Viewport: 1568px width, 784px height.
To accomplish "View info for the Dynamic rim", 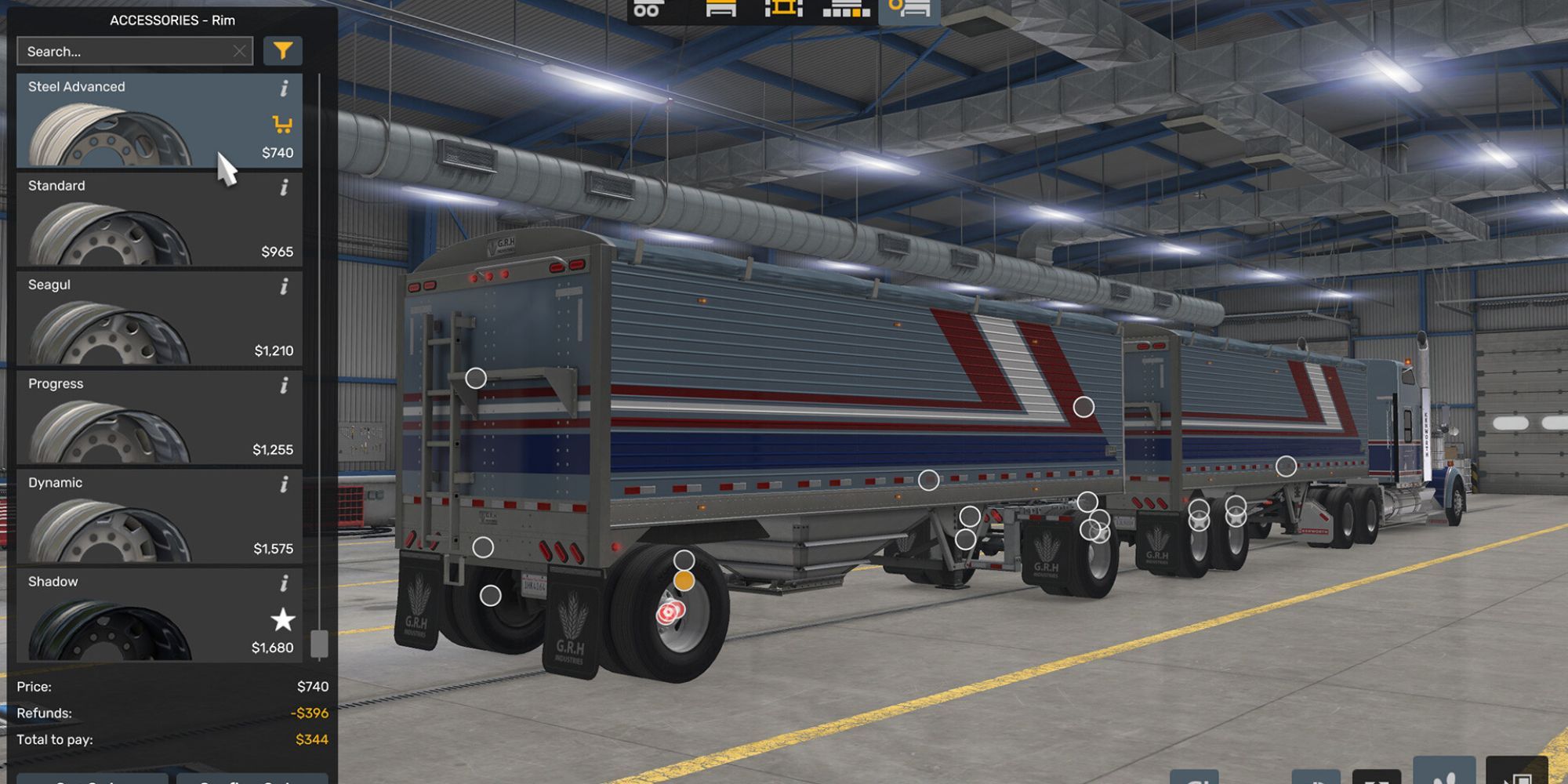I will click(x=283, y=484).
